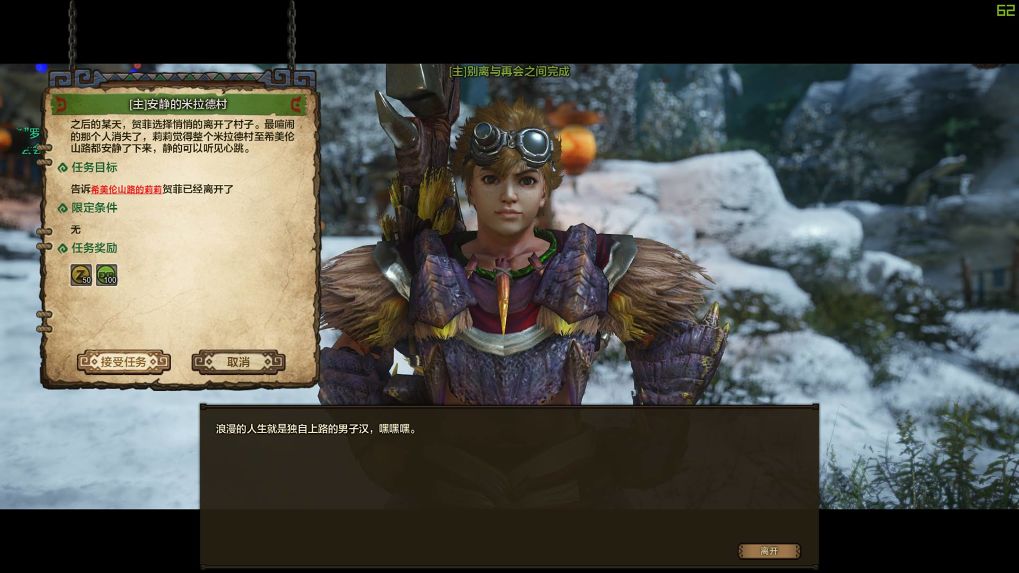Leave the conversation with 离开 button
Viewport: 1019px width, 573px height.
click(769, 551)
